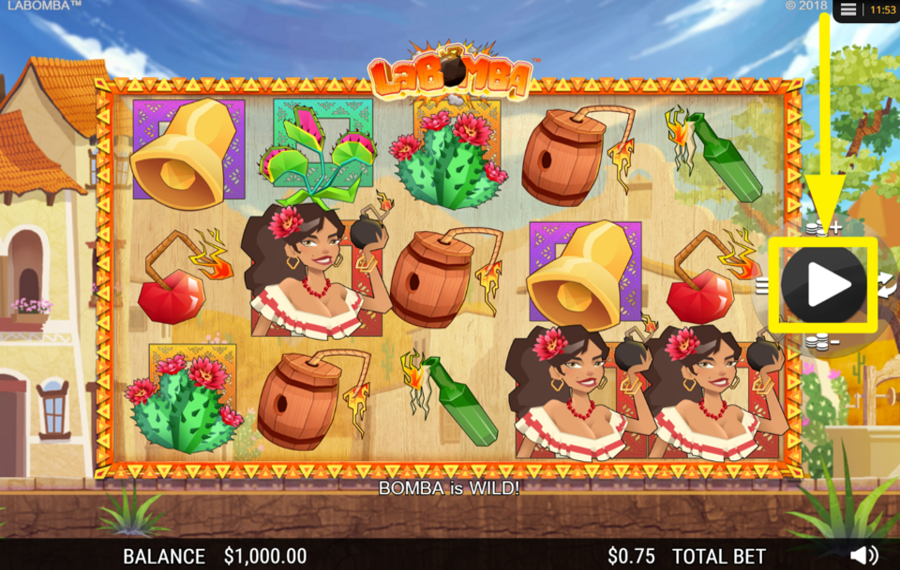Viewport: 900px width, 570px height.
Task: Open the three-line menu left of spin
Action: pyautogui.click(x=763, y=285)
